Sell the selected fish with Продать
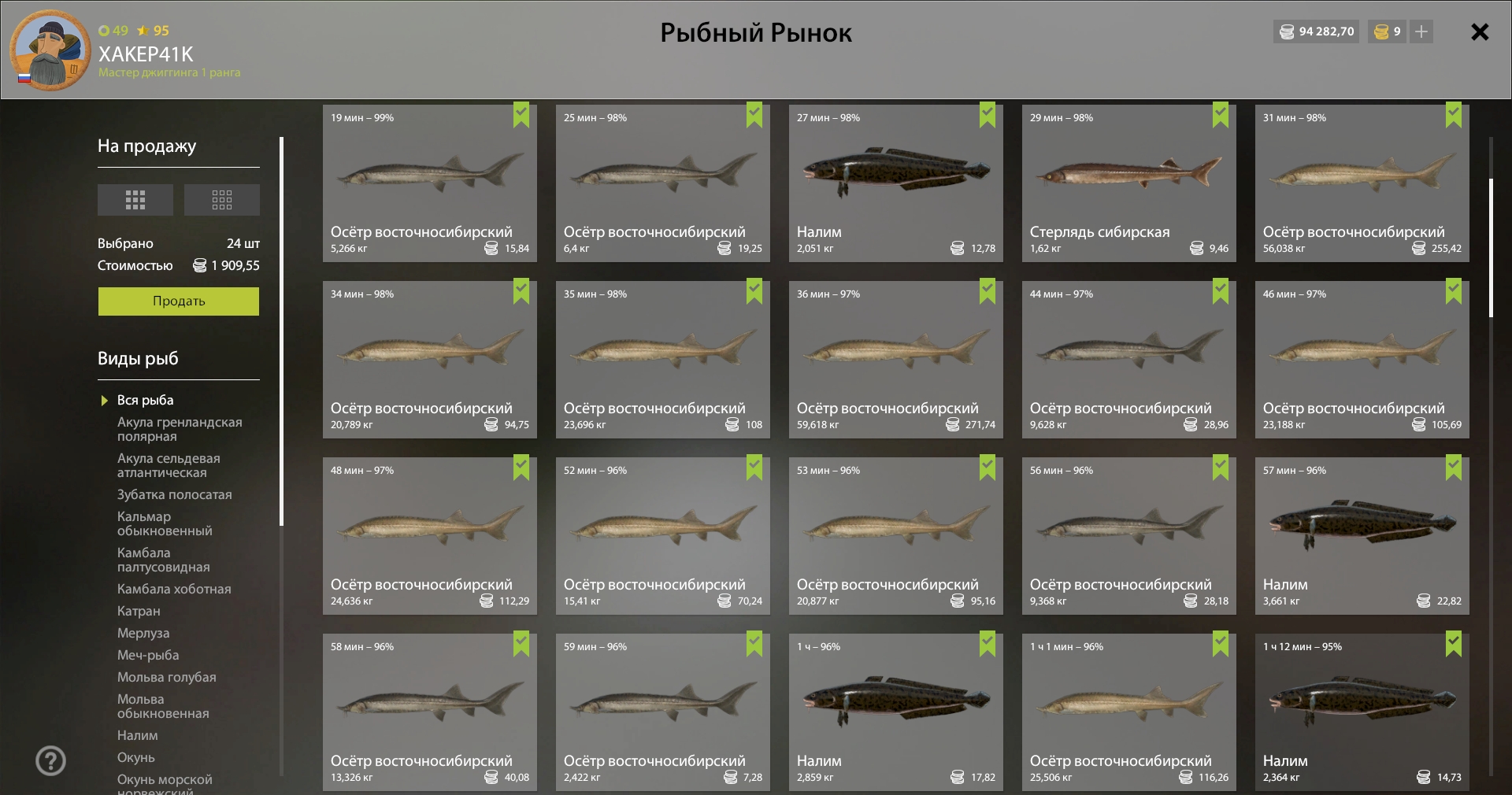This screenshot has width=1512, height=795. 179,301
